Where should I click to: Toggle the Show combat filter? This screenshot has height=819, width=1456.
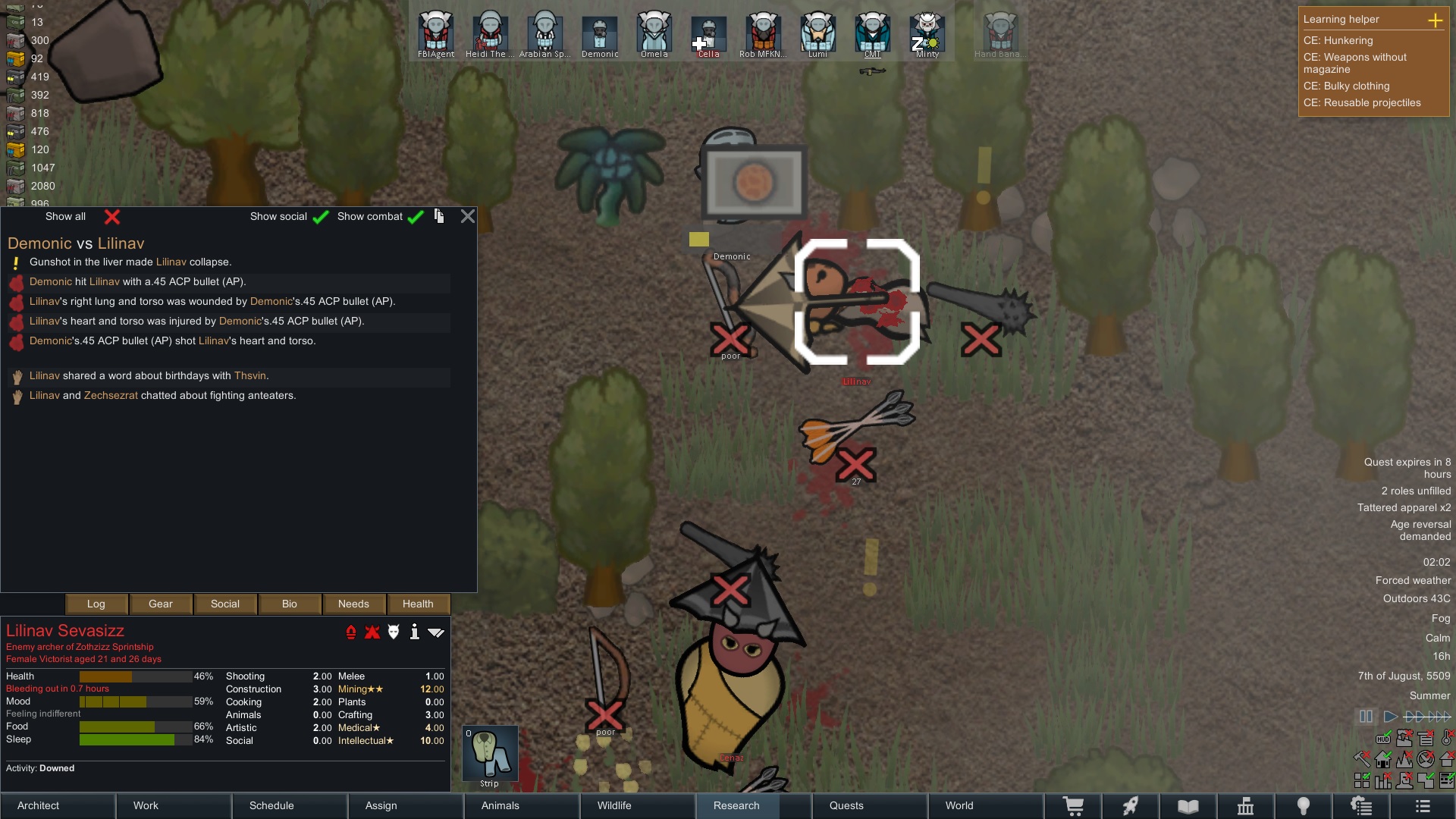pyautogui.click(x=415, y=217)
